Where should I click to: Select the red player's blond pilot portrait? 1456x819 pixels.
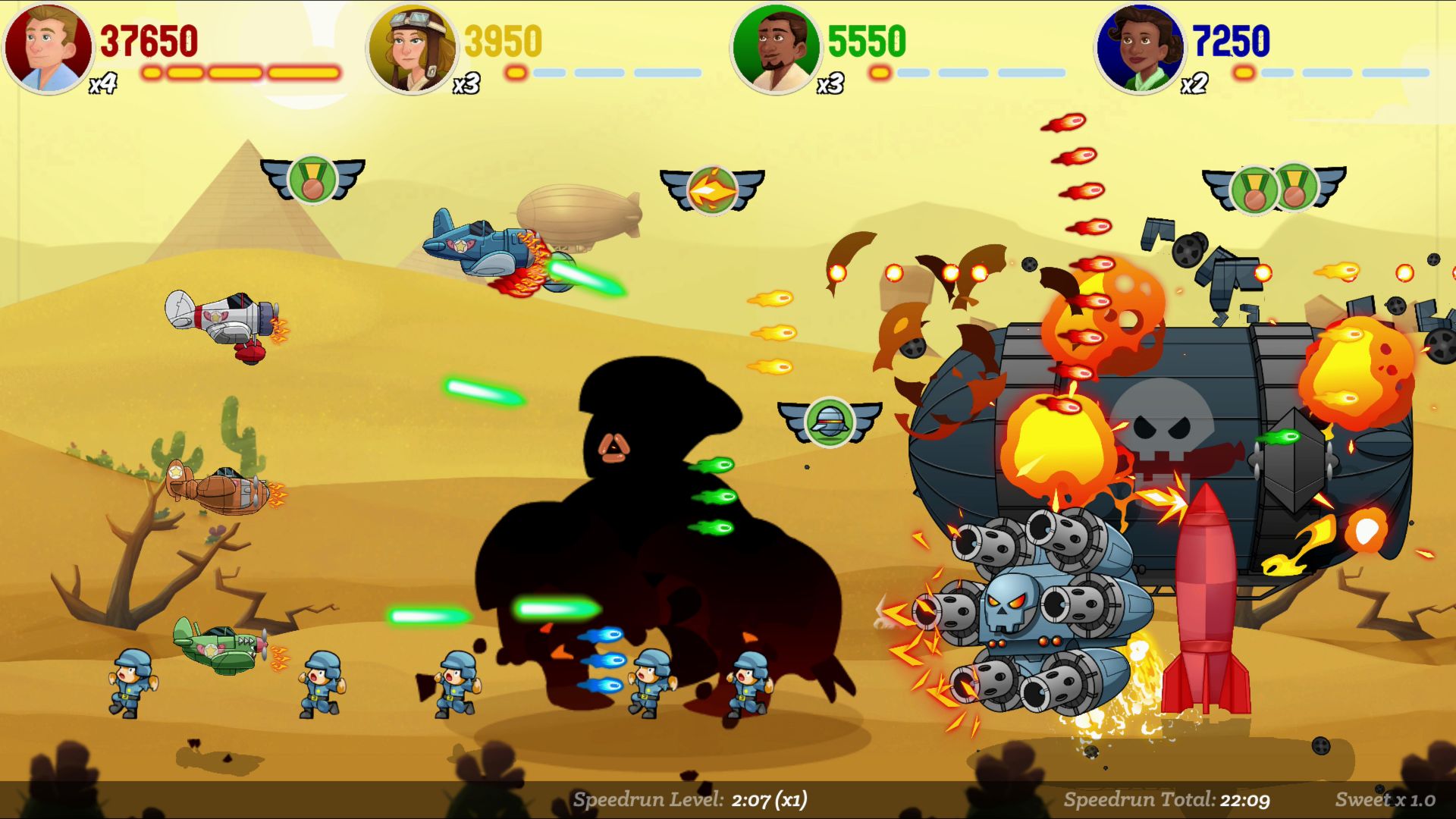pos(49,48)
